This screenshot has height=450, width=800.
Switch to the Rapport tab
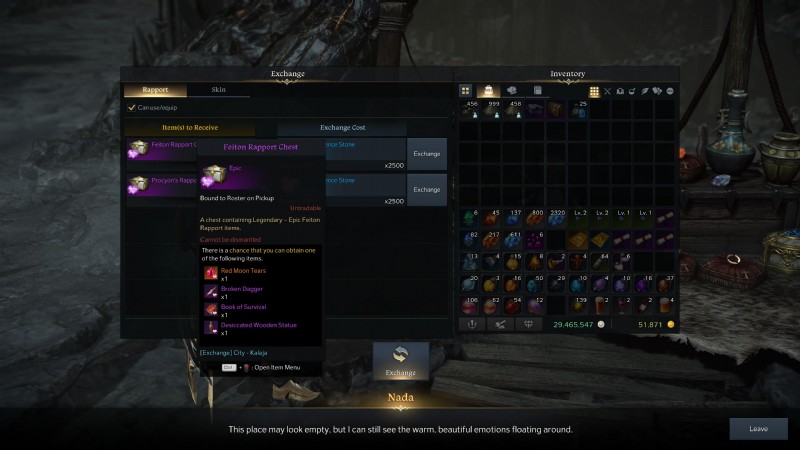(x=155, y=90)
